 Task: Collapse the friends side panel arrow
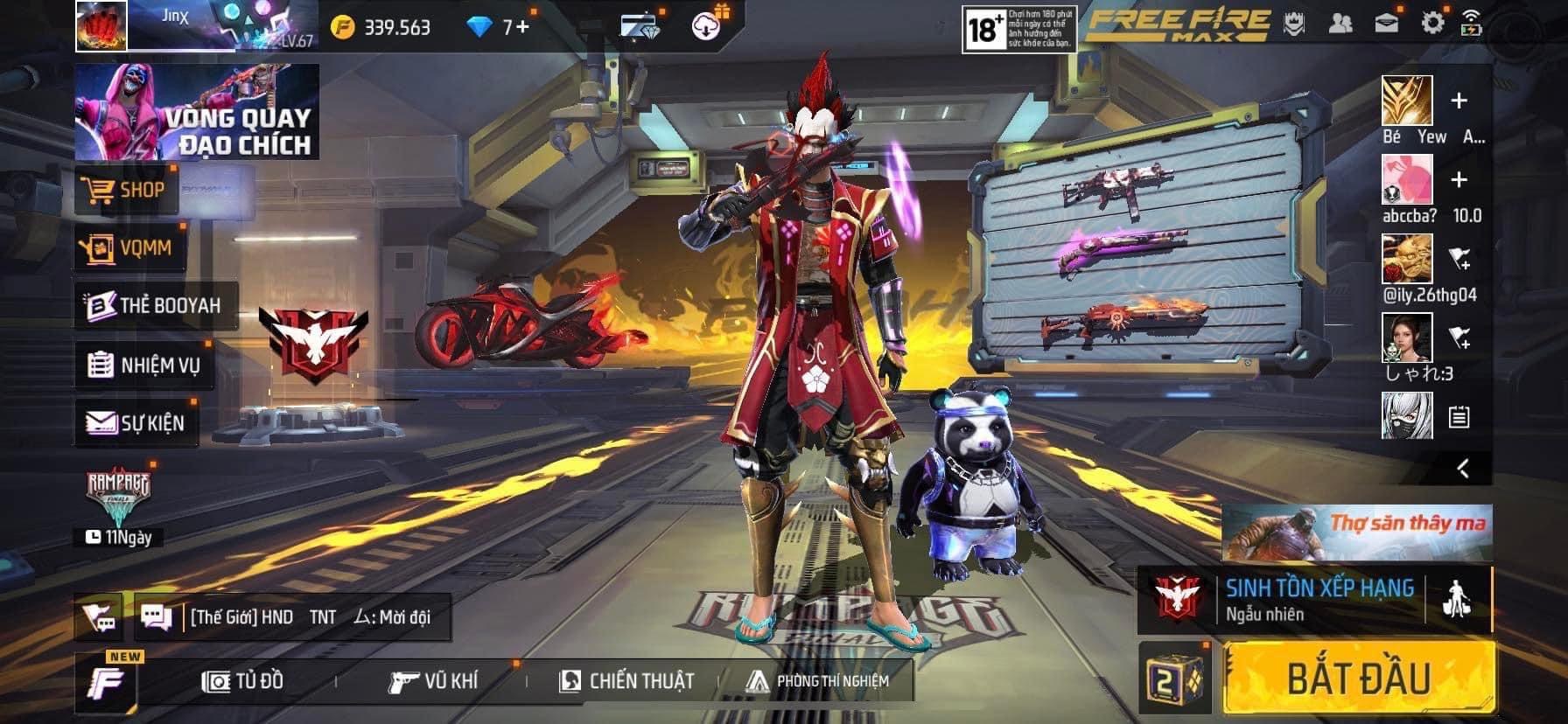1463,469
